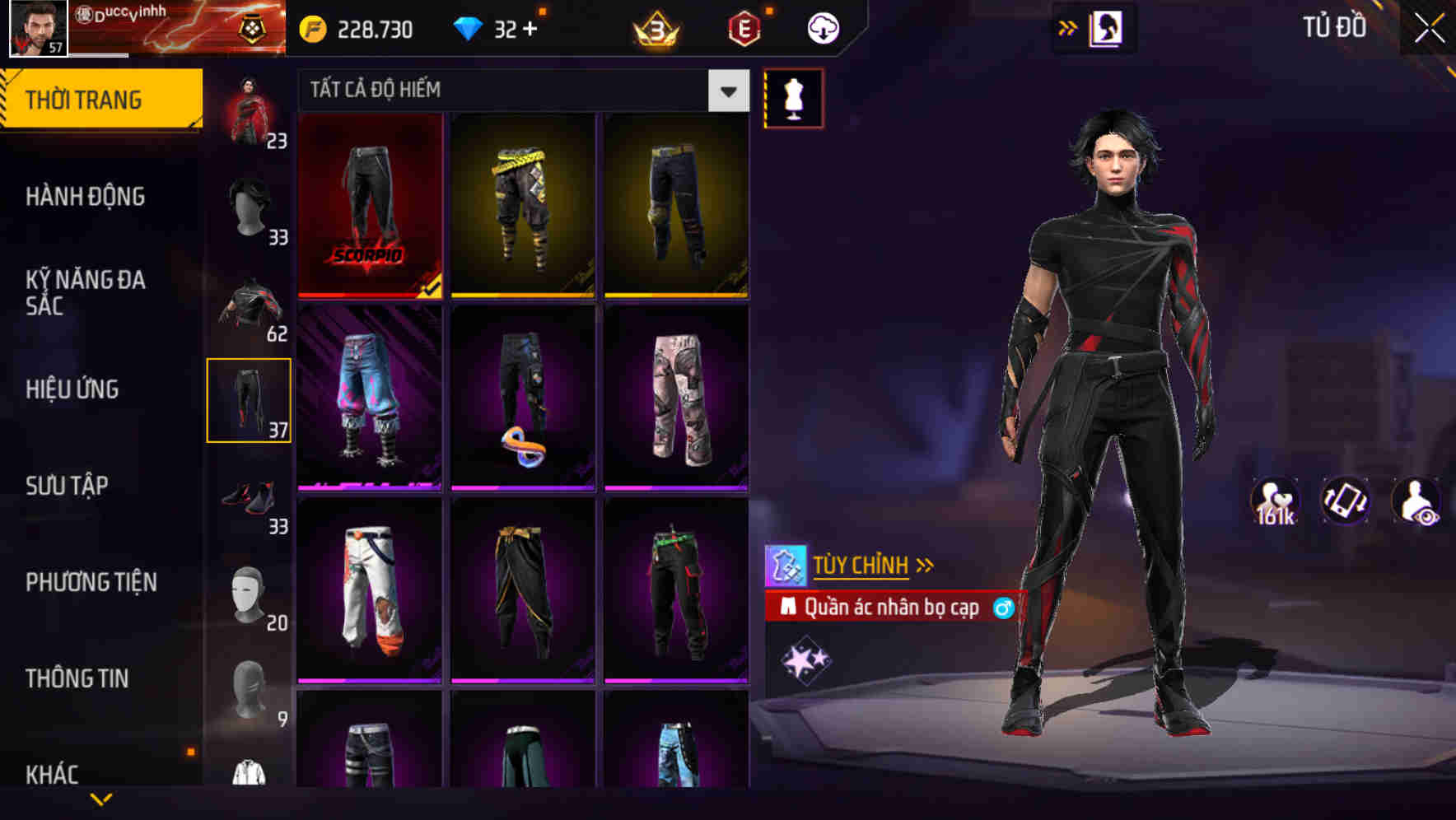Click the double-arrow chevron next to TÙY CHỈNH
Screen dimensions: 1456x820
(924, 564)
